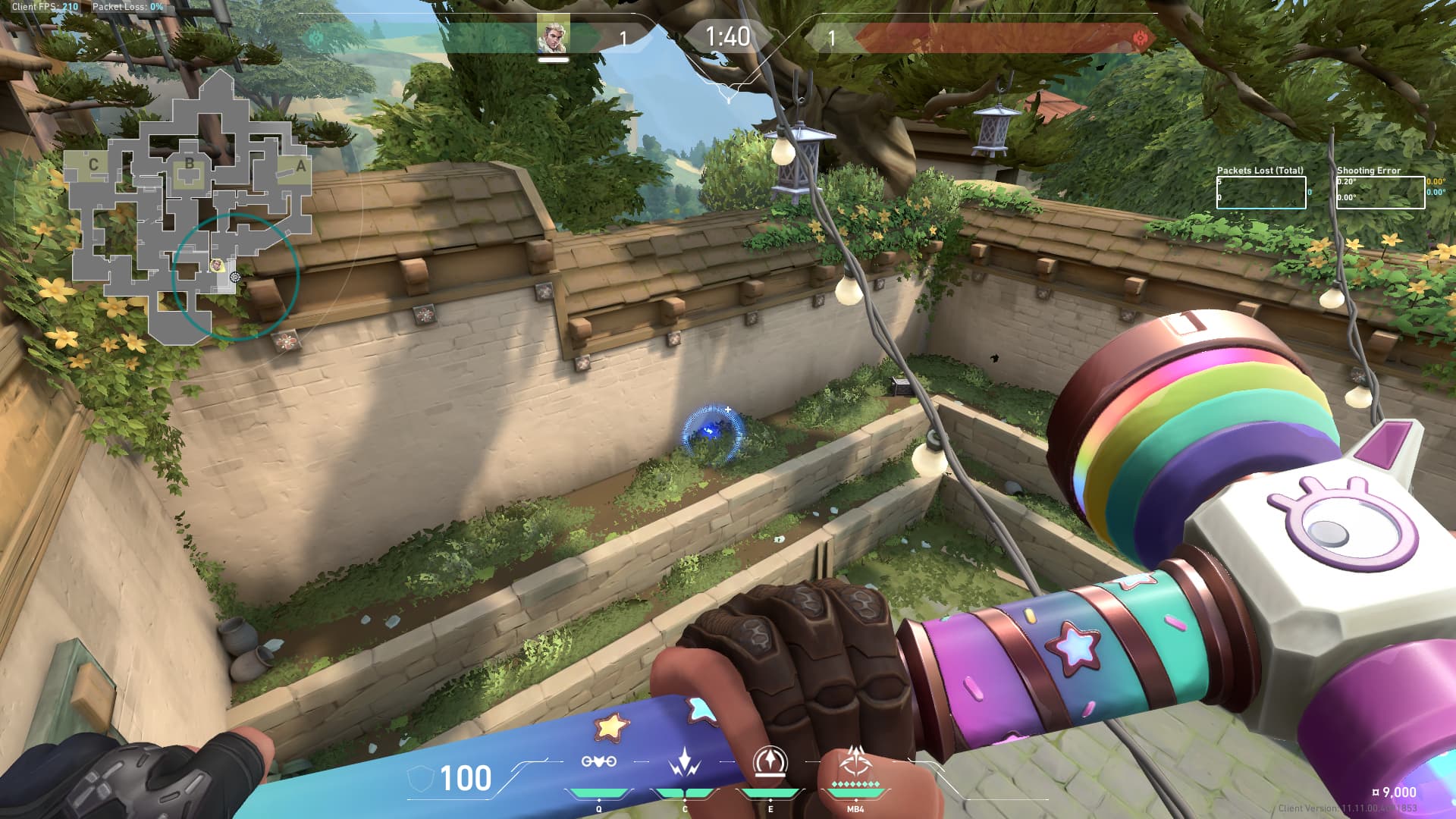Viewport: 1456px width, 819px height.
Task: Click the teal team emblem in top bar
Action: (313, 37)
